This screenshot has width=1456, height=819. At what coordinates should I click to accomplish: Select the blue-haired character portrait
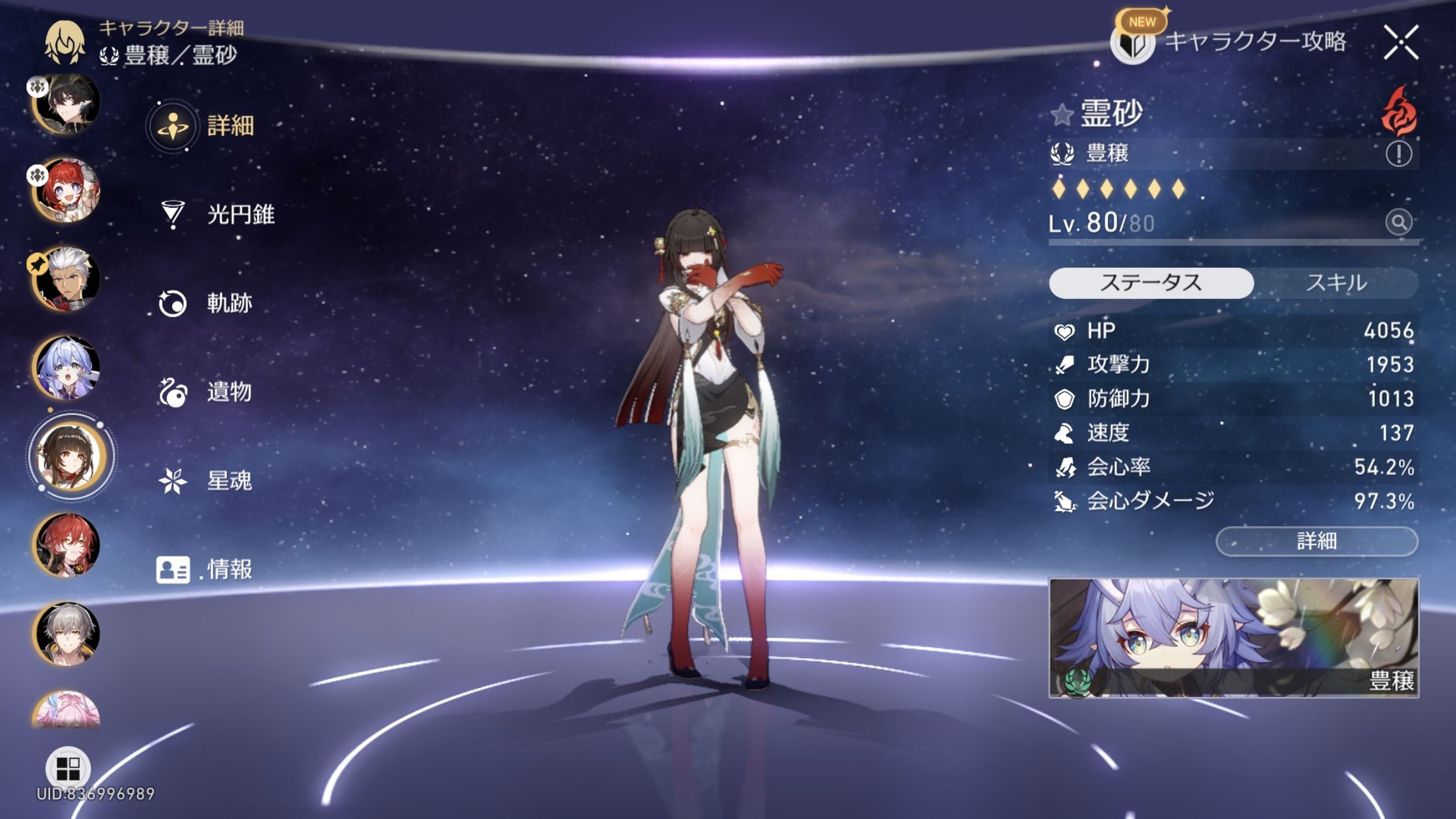coord(67,367)
